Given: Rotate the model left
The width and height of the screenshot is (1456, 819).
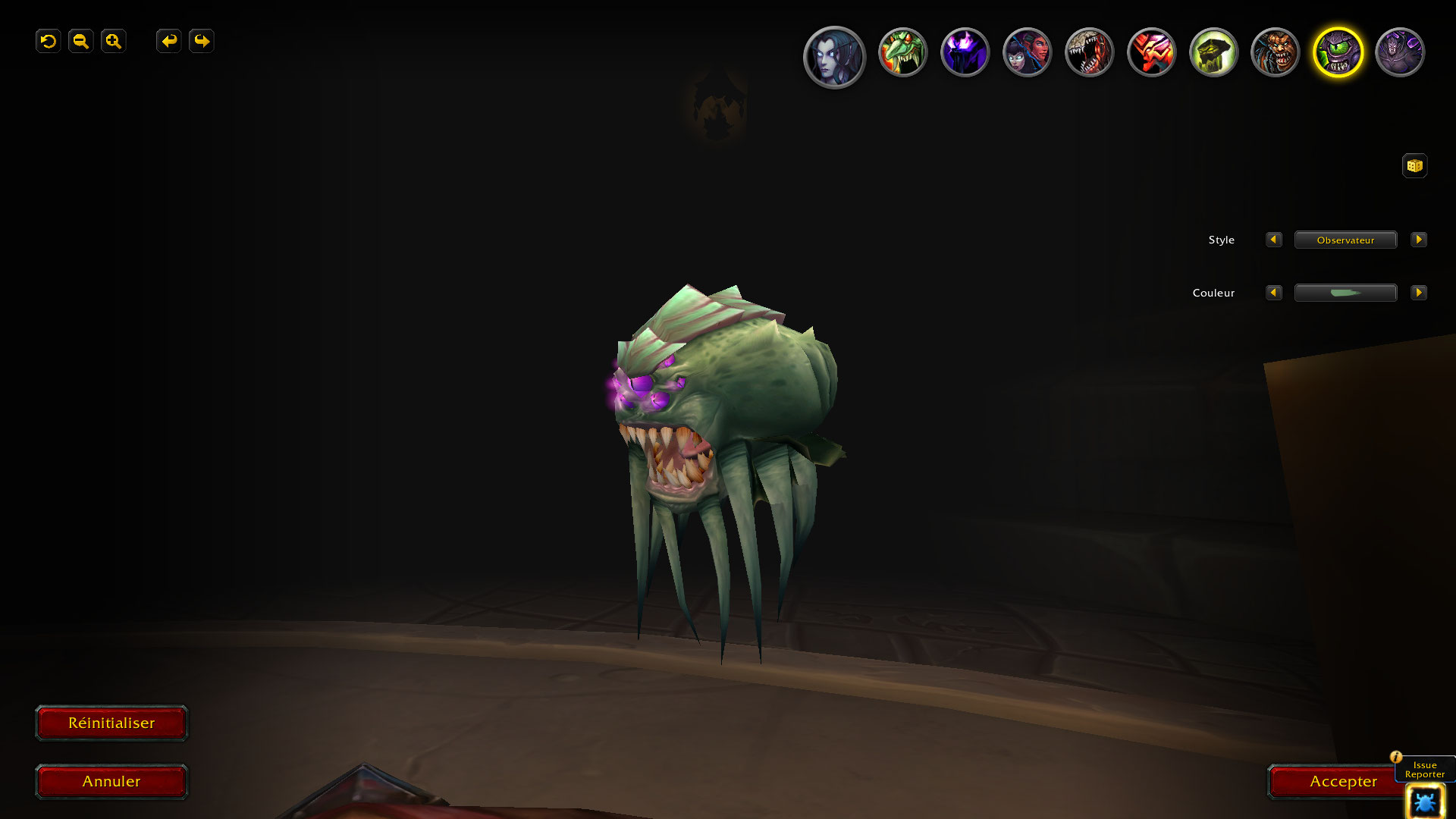Looking at the screenshot, I should coord(169,41).
